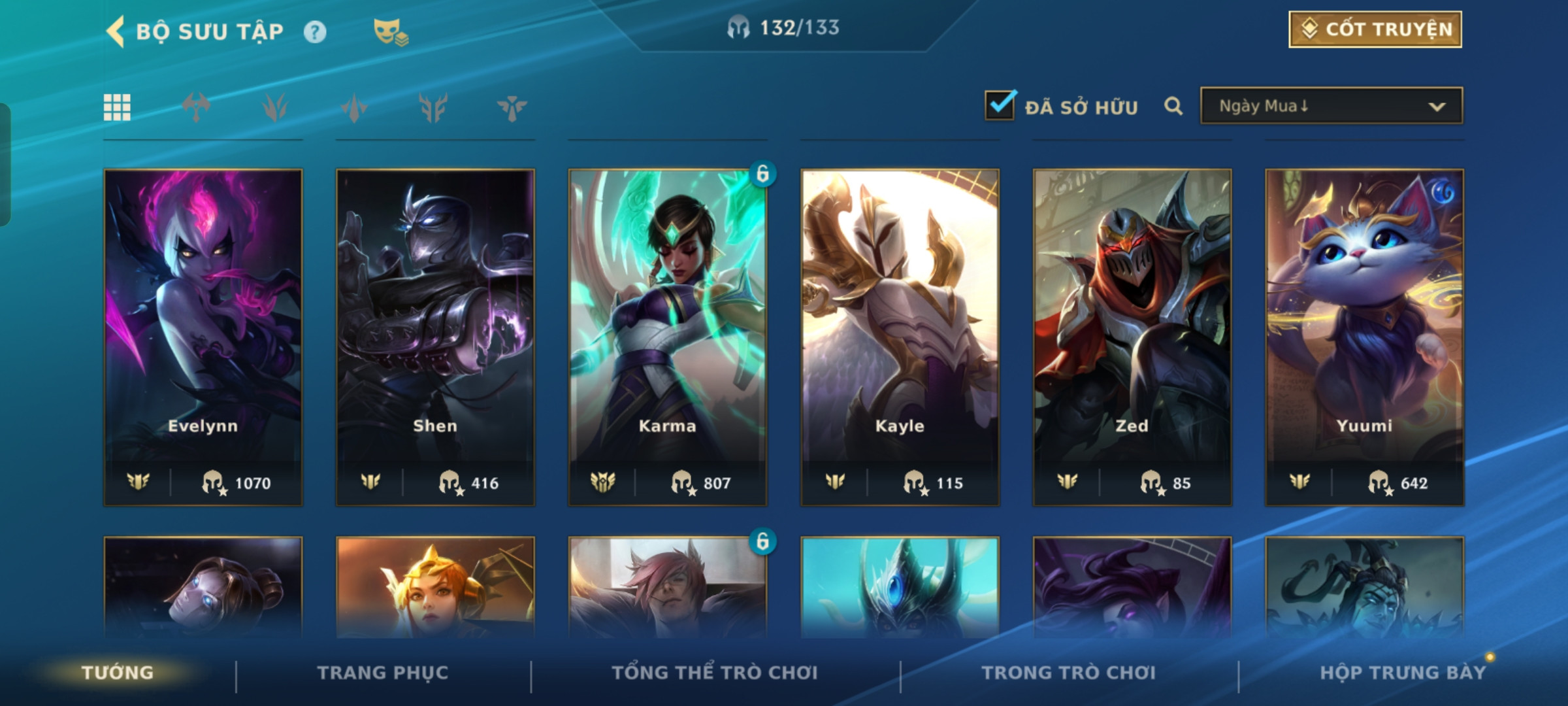
Task: Pick the Kayle champion card
Action: pos(900,337)
